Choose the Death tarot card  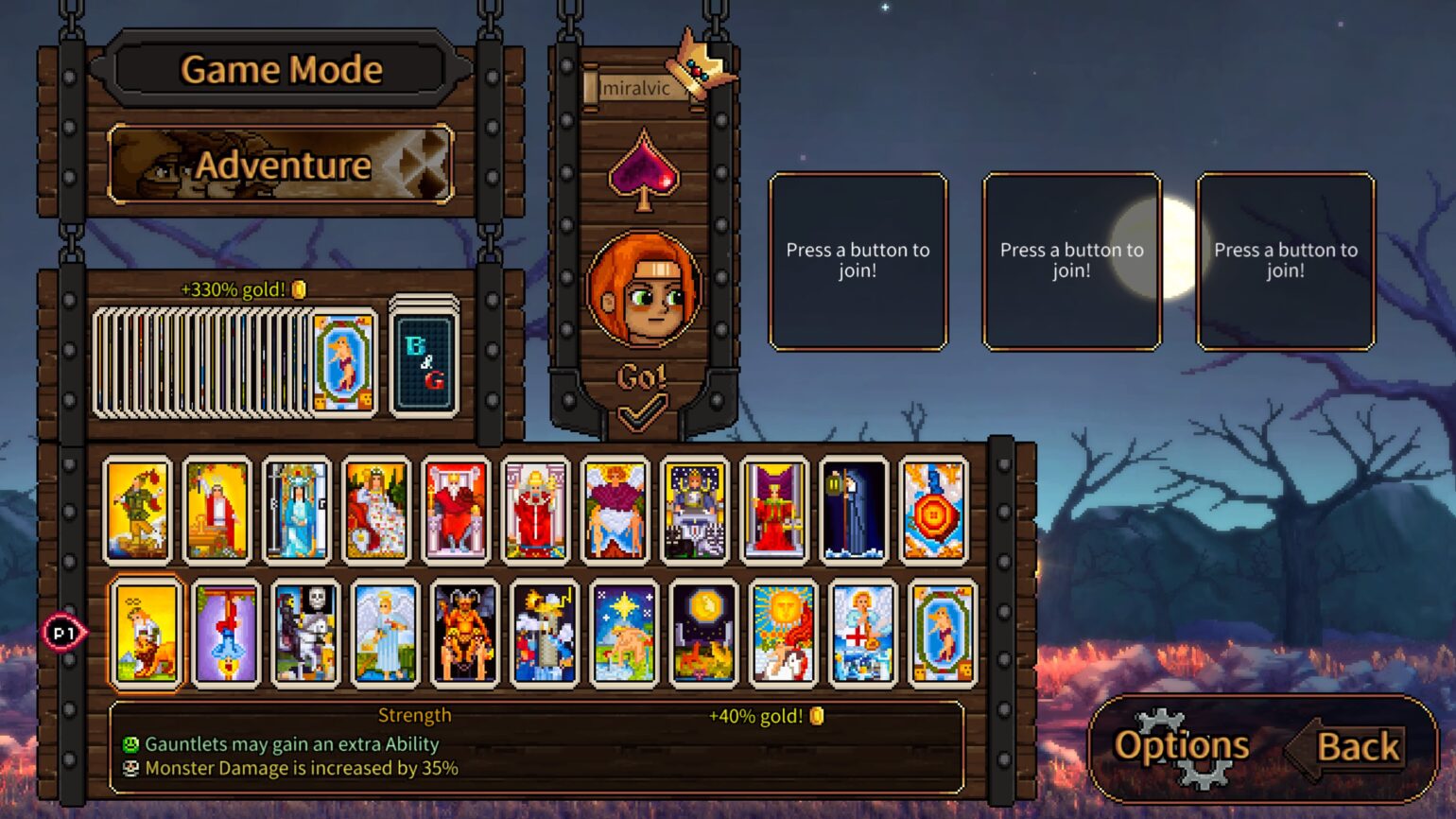point(304,634)
